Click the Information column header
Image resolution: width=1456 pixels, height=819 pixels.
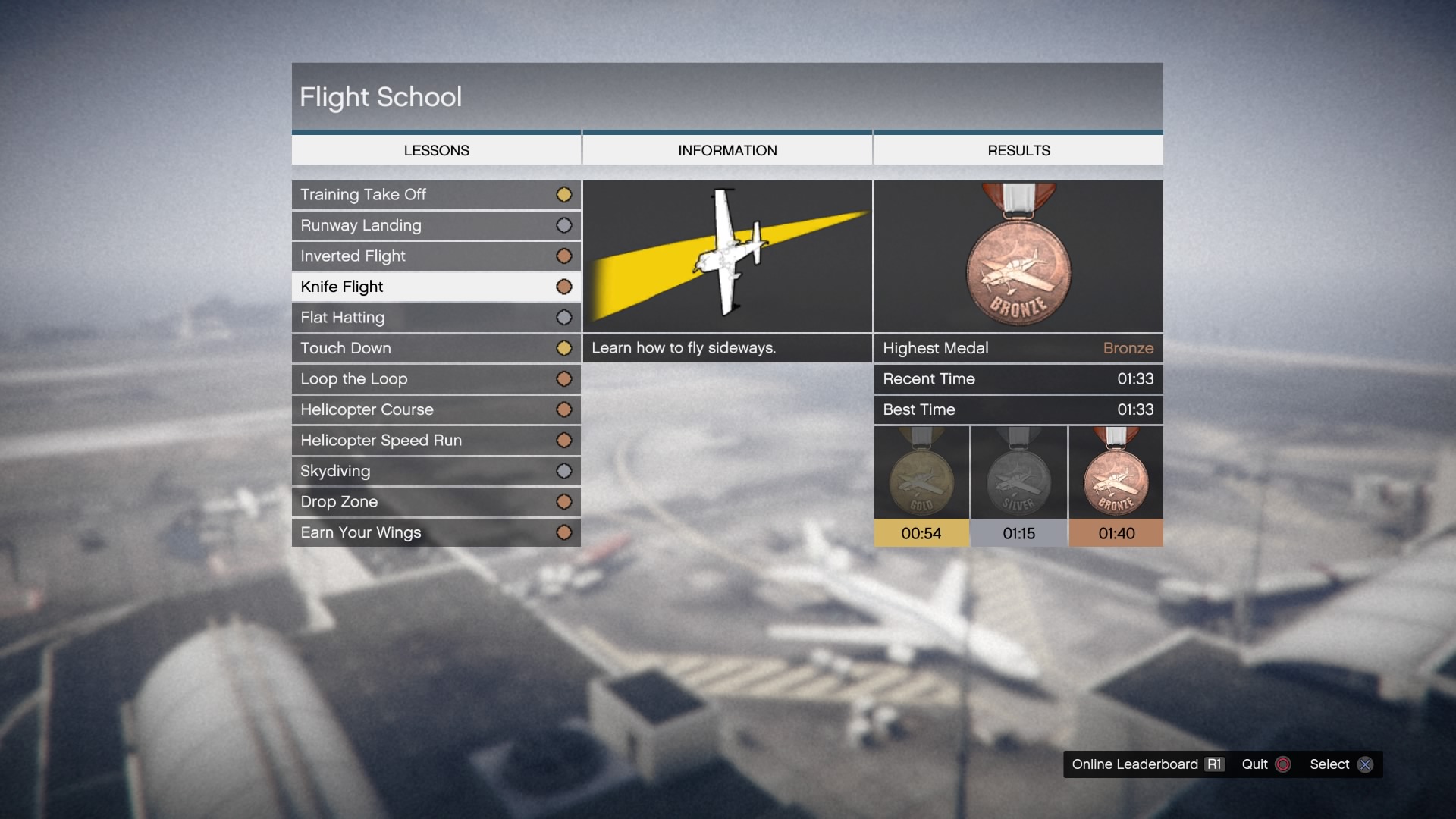[727, 150]
